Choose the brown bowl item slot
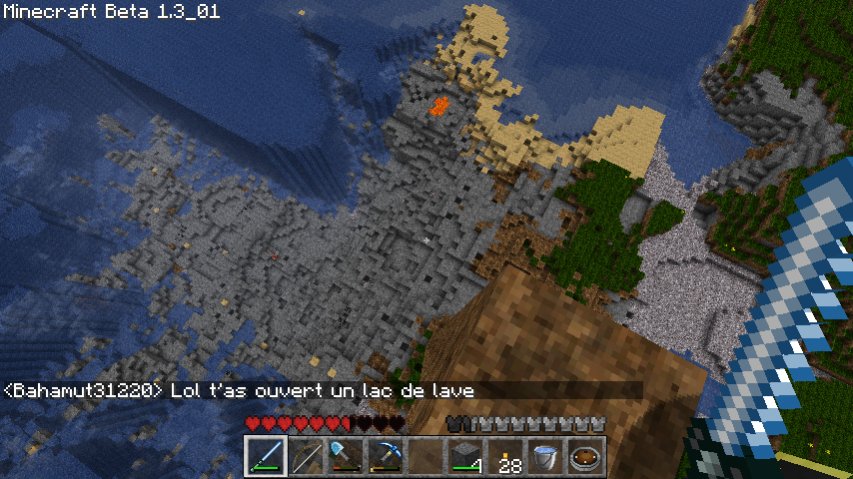The width and height of the screenshot is (853, 479). pyautogui.click(x=587, y=457)
